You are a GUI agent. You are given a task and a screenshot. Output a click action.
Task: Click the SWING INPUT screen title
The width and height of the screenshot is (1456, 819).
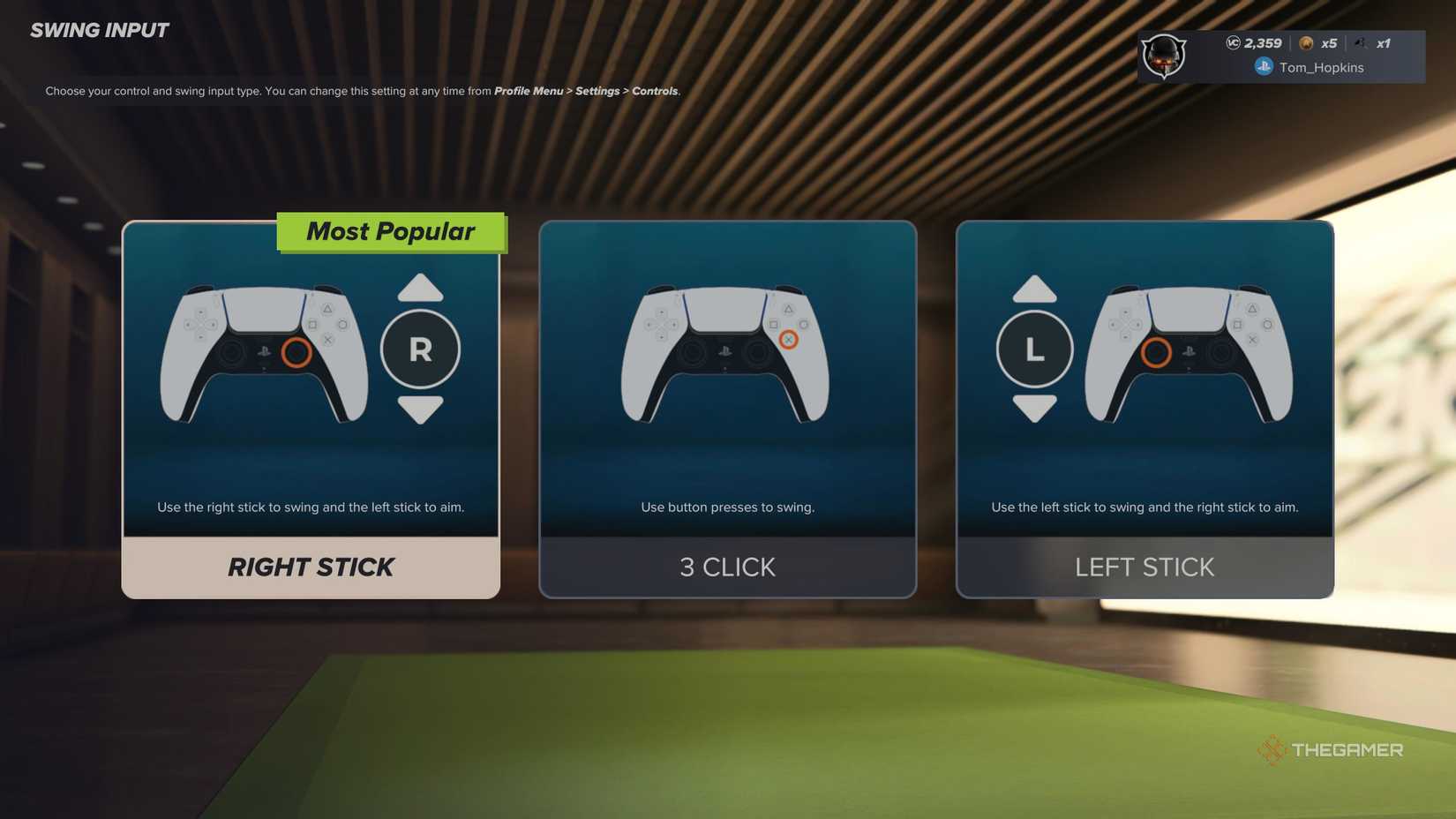[99, 29]
